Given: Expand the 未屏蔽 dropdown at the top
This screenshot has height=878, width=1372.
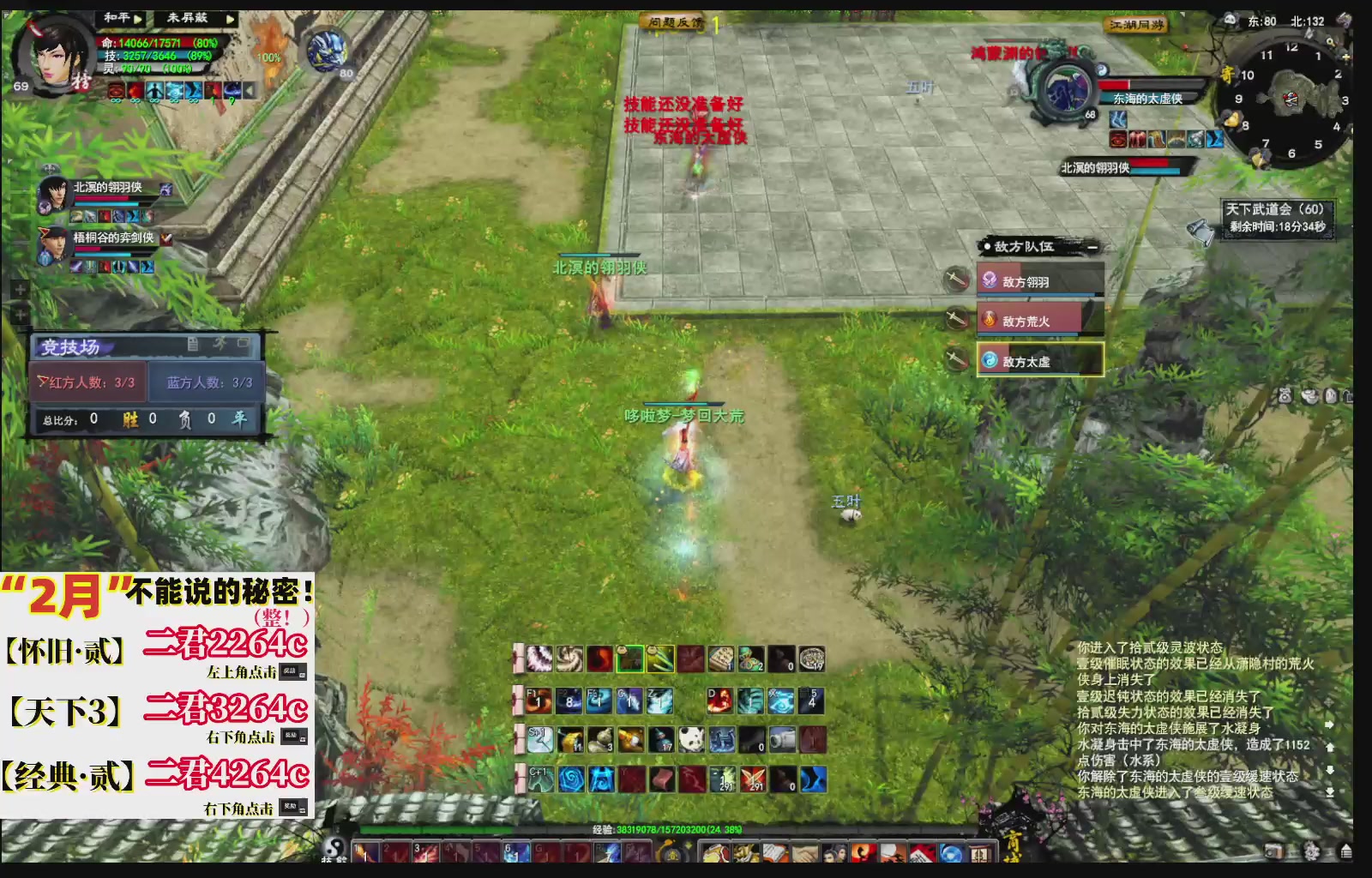Looking at the screenshot, I should [x=231, y=20].
